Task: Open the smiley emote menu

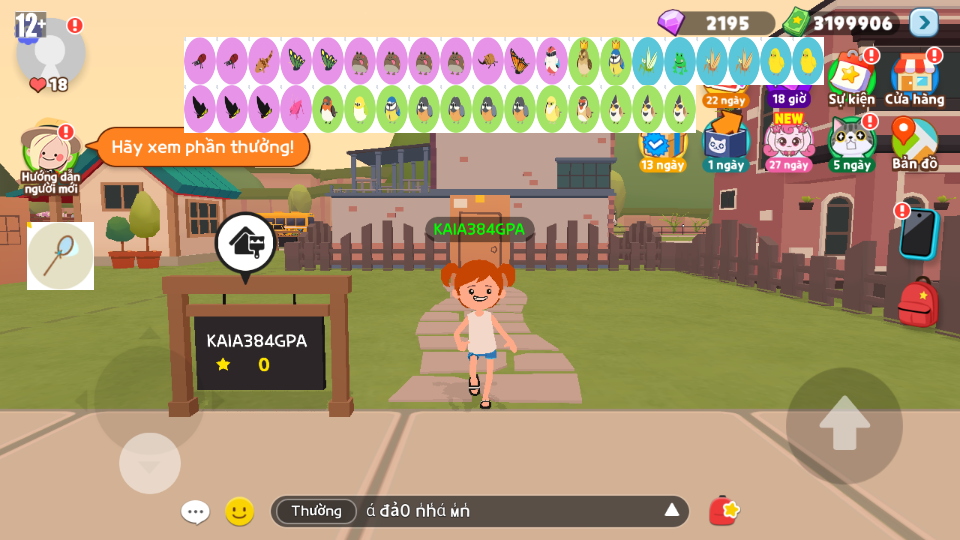Action: 239,512
